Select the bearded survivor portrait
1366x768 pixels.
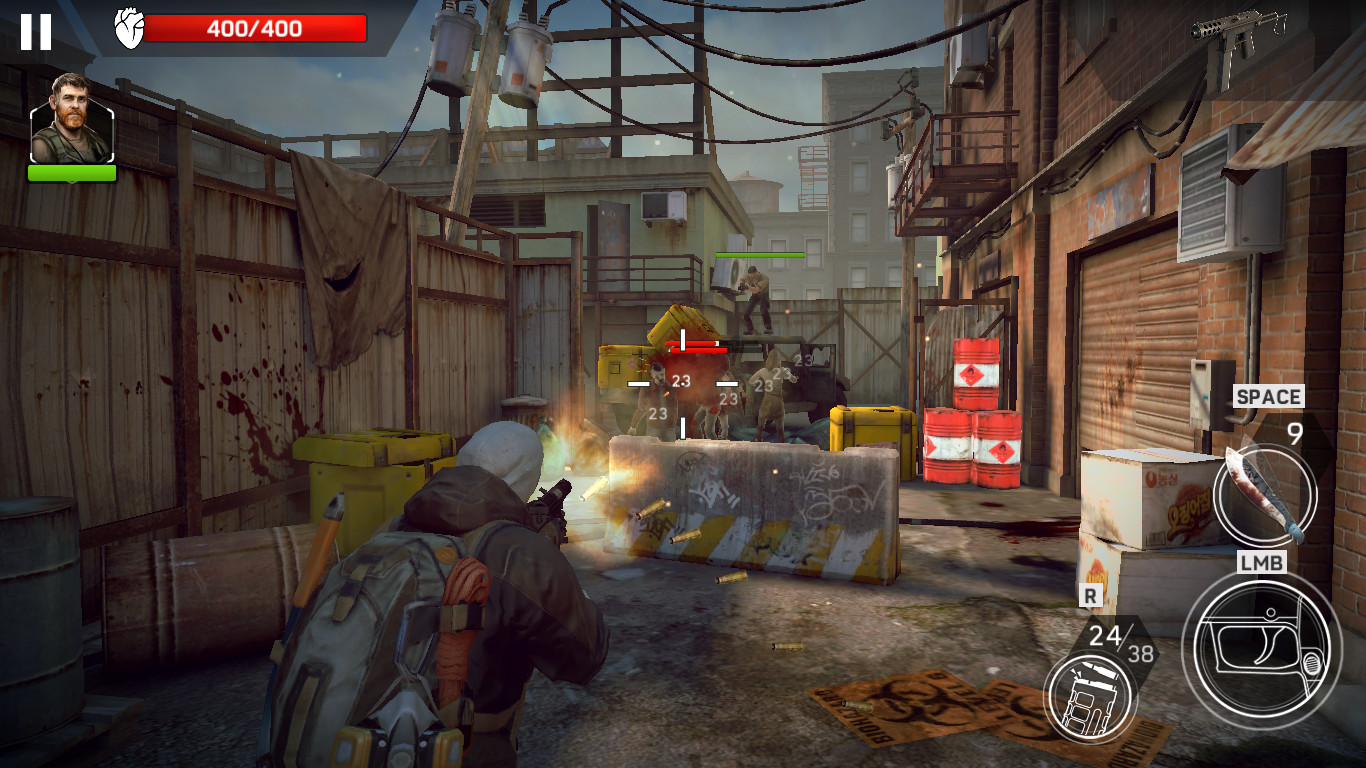click(72, 119)
